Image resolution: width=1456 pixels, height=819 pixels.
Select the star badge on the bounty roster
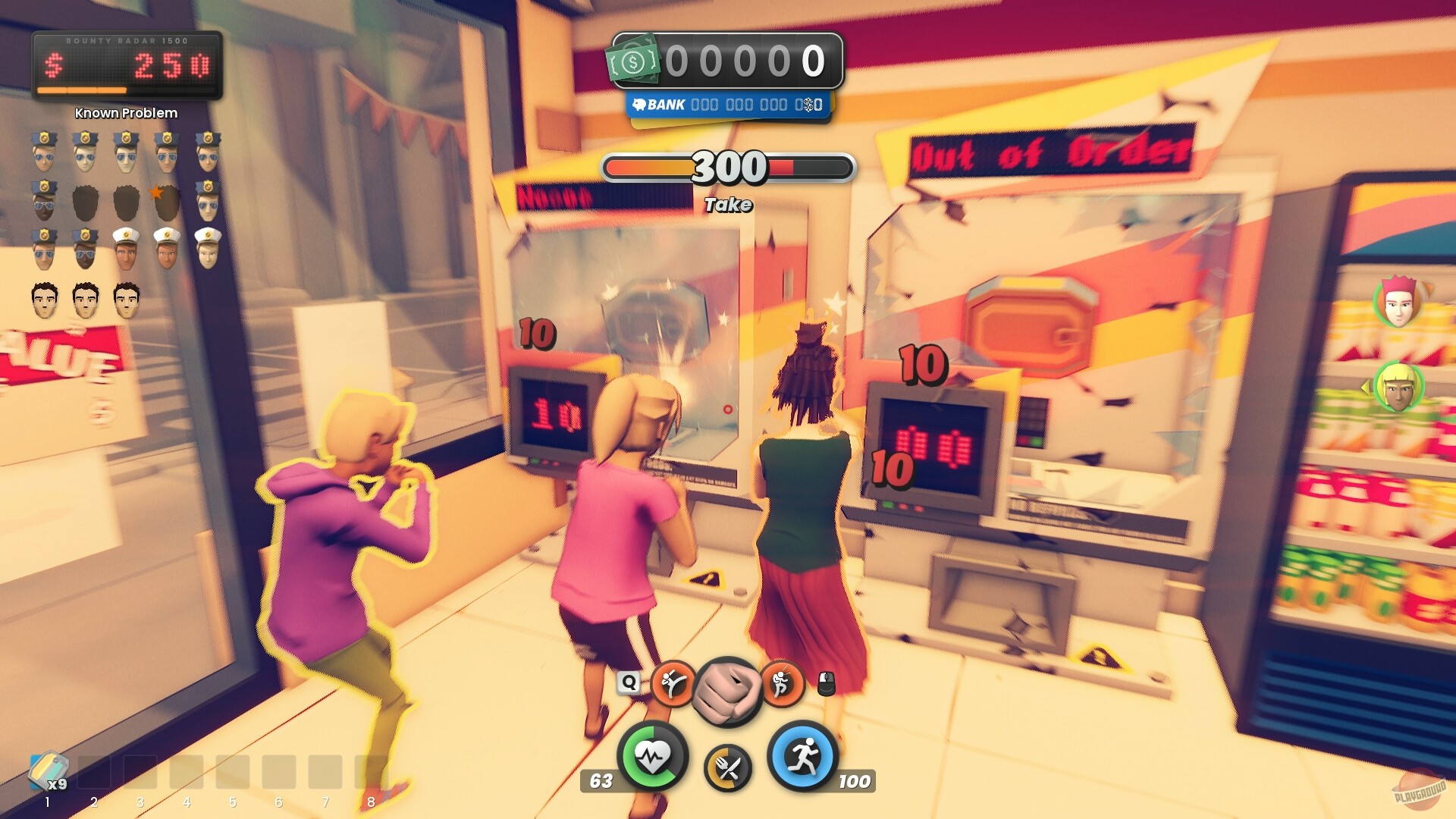click(156, 192)
